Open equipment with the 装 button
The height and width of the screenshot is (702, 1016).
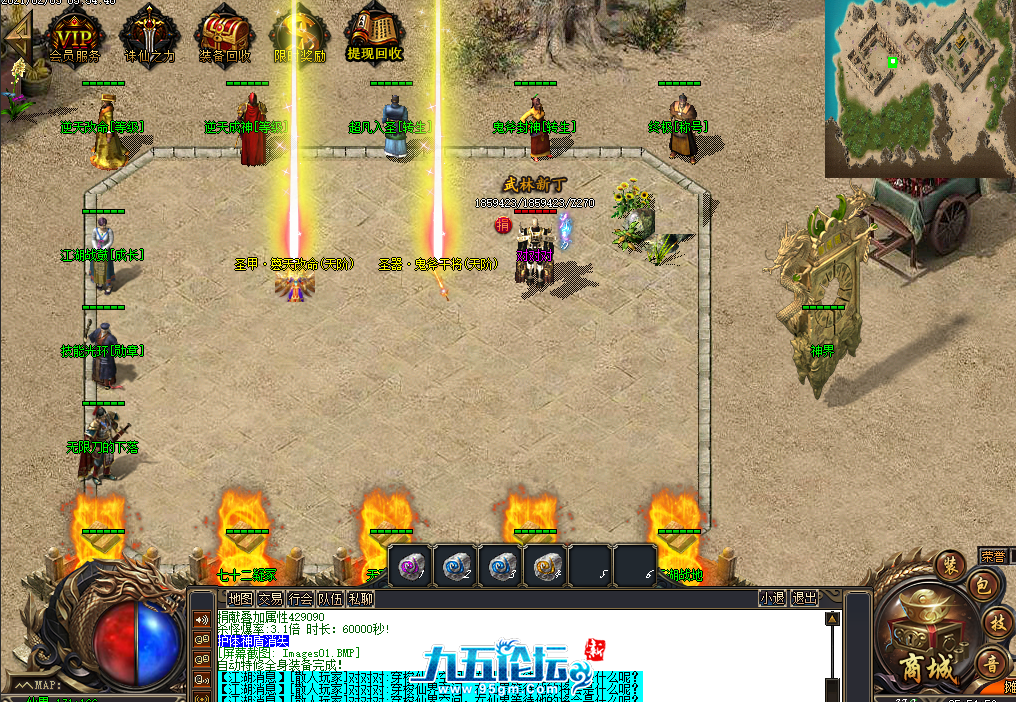coord(948,565)
